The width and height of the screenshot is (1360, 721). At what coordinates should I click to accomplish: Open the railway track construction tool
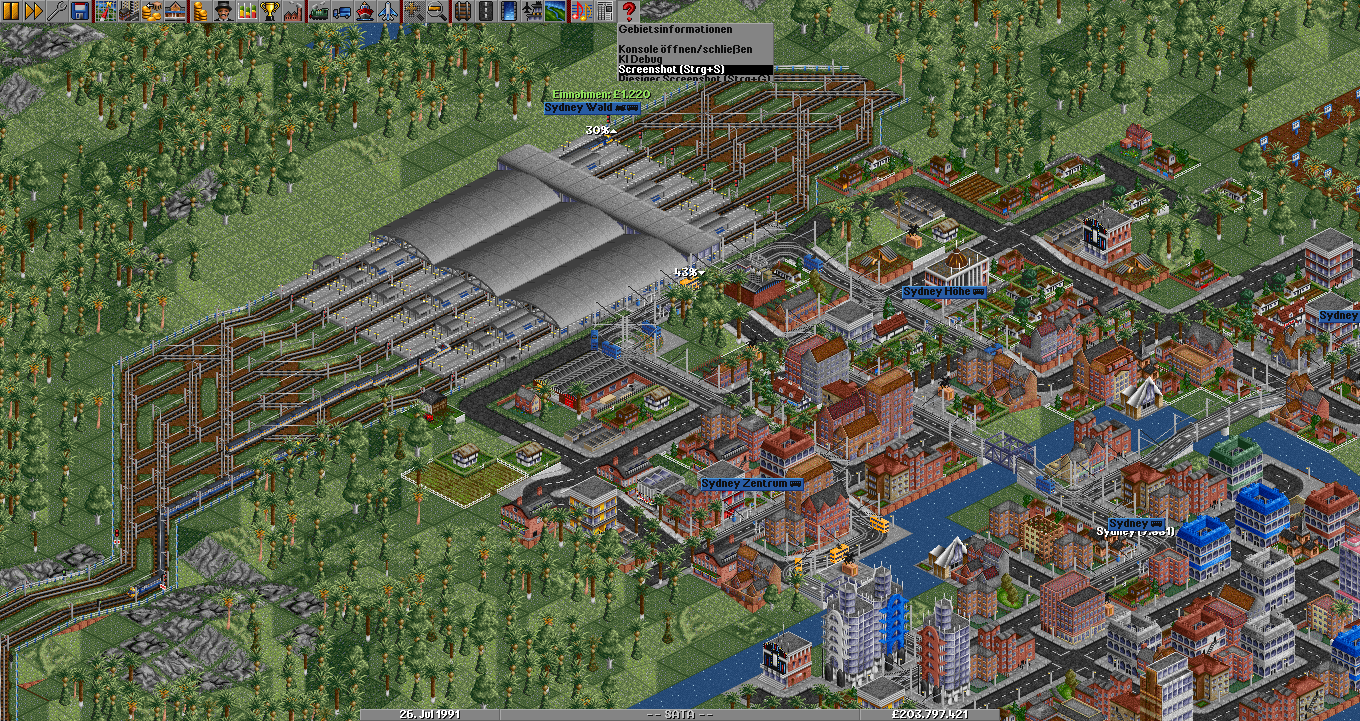pyautogui.click(x=464, y=11)
